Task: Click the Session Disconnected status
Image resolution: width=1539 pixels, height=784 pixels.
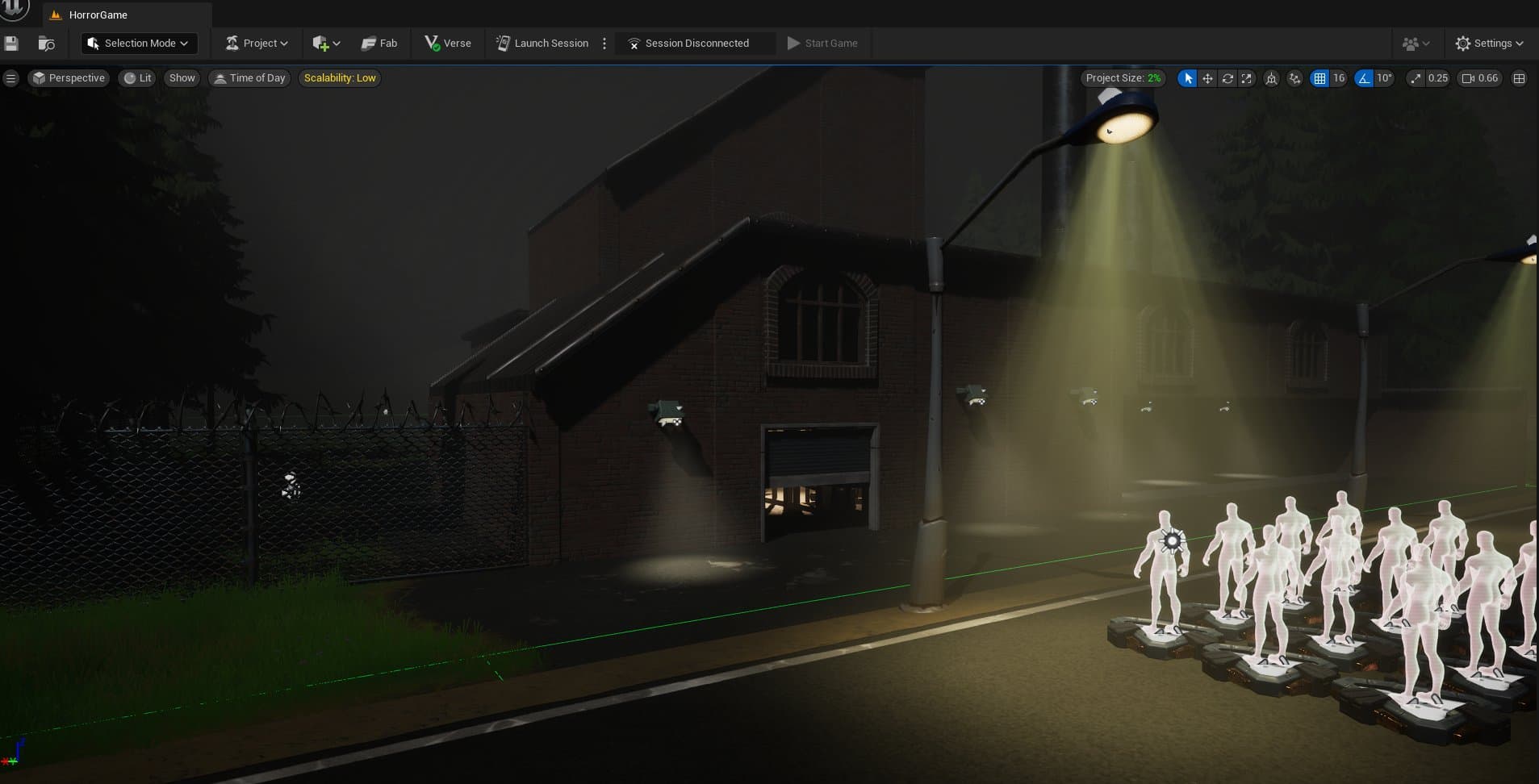Action: (692, 43)
